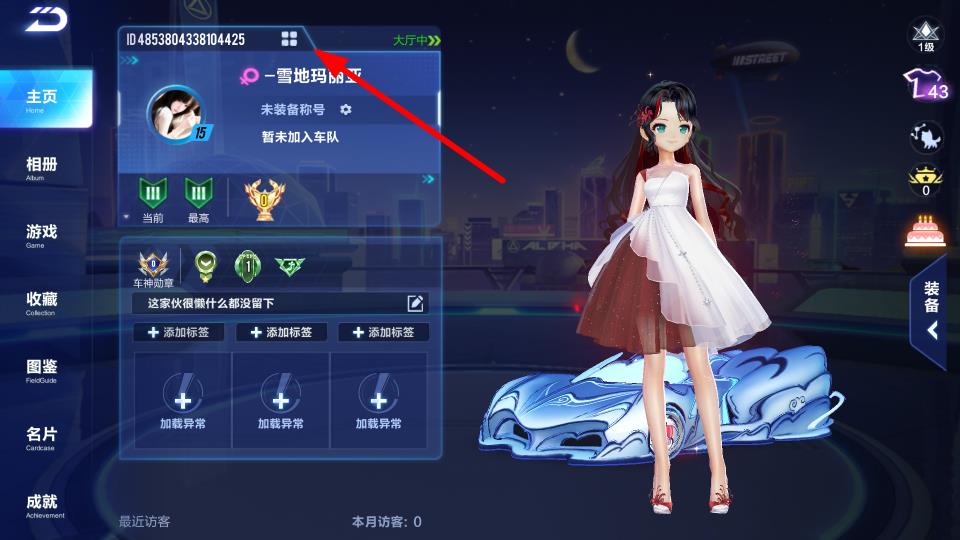Open the gold trophy icon
The image size is (960, 540).
264,198
